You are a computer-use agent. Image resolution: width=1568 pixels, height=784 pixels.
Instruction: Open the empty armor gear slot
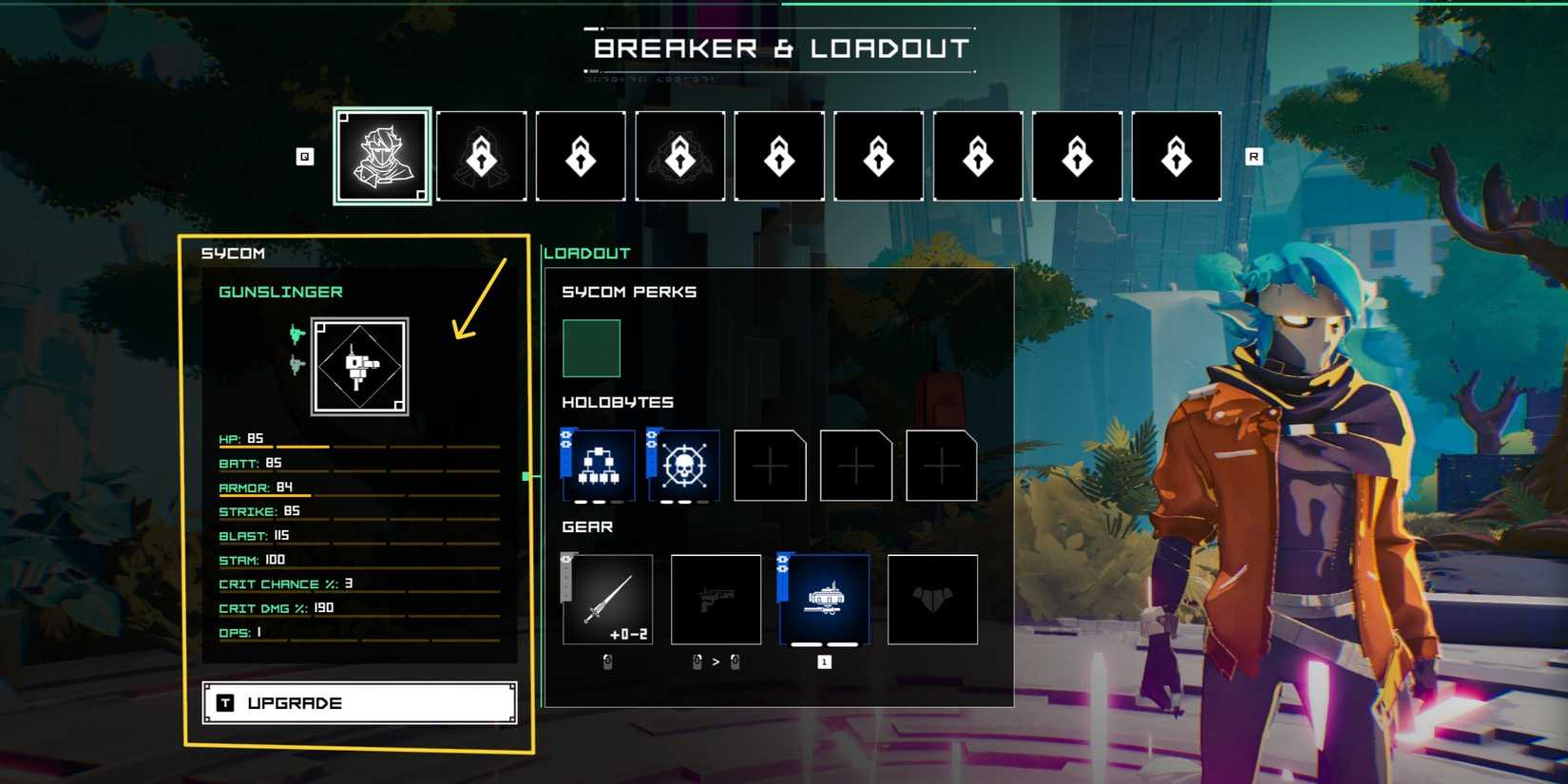coord(932,600)
